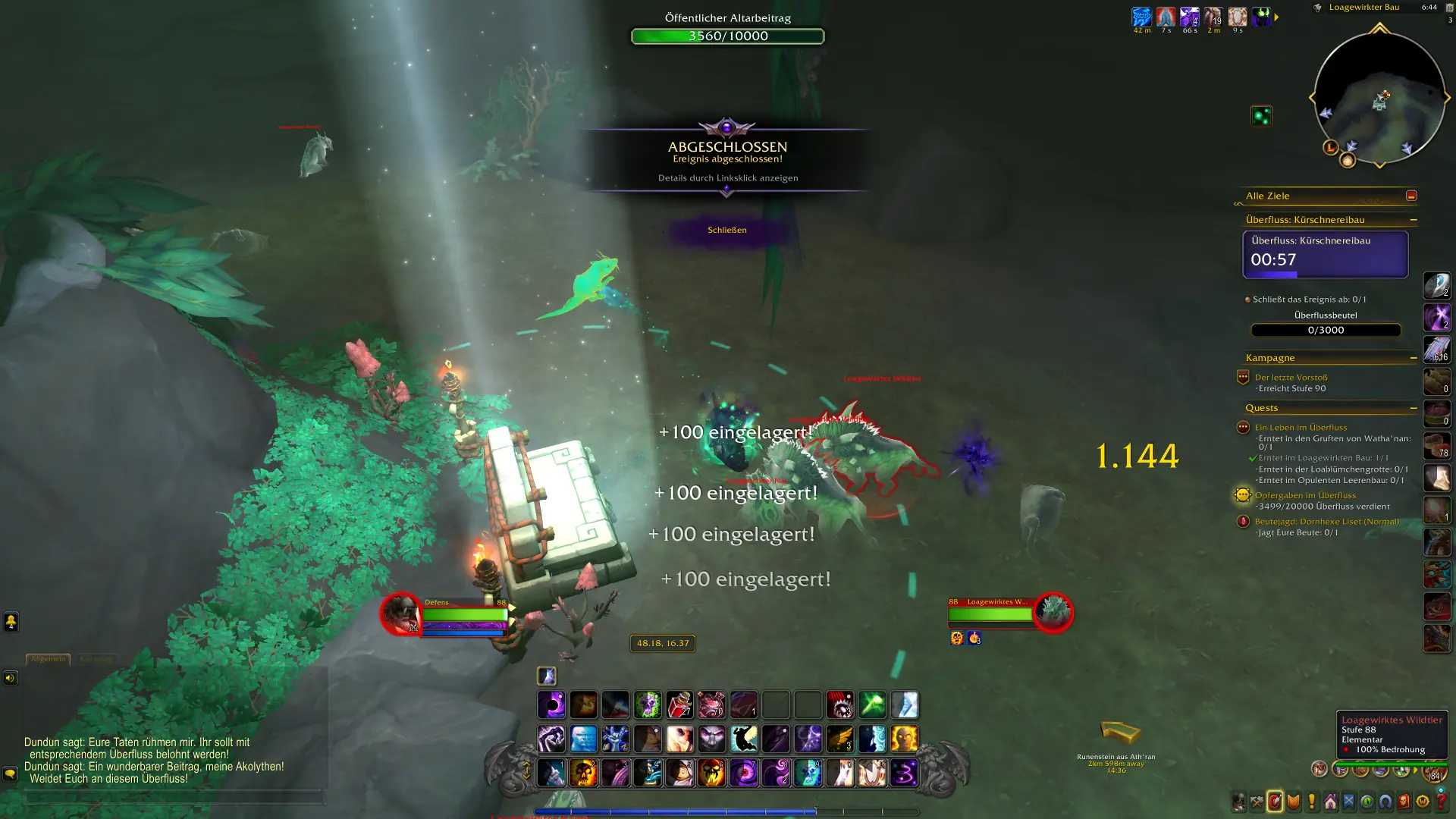Viewport: 1456px width, 819px height.
Task: Open Collections (horseshoe icon)
Action: (x=1385, y=802)
